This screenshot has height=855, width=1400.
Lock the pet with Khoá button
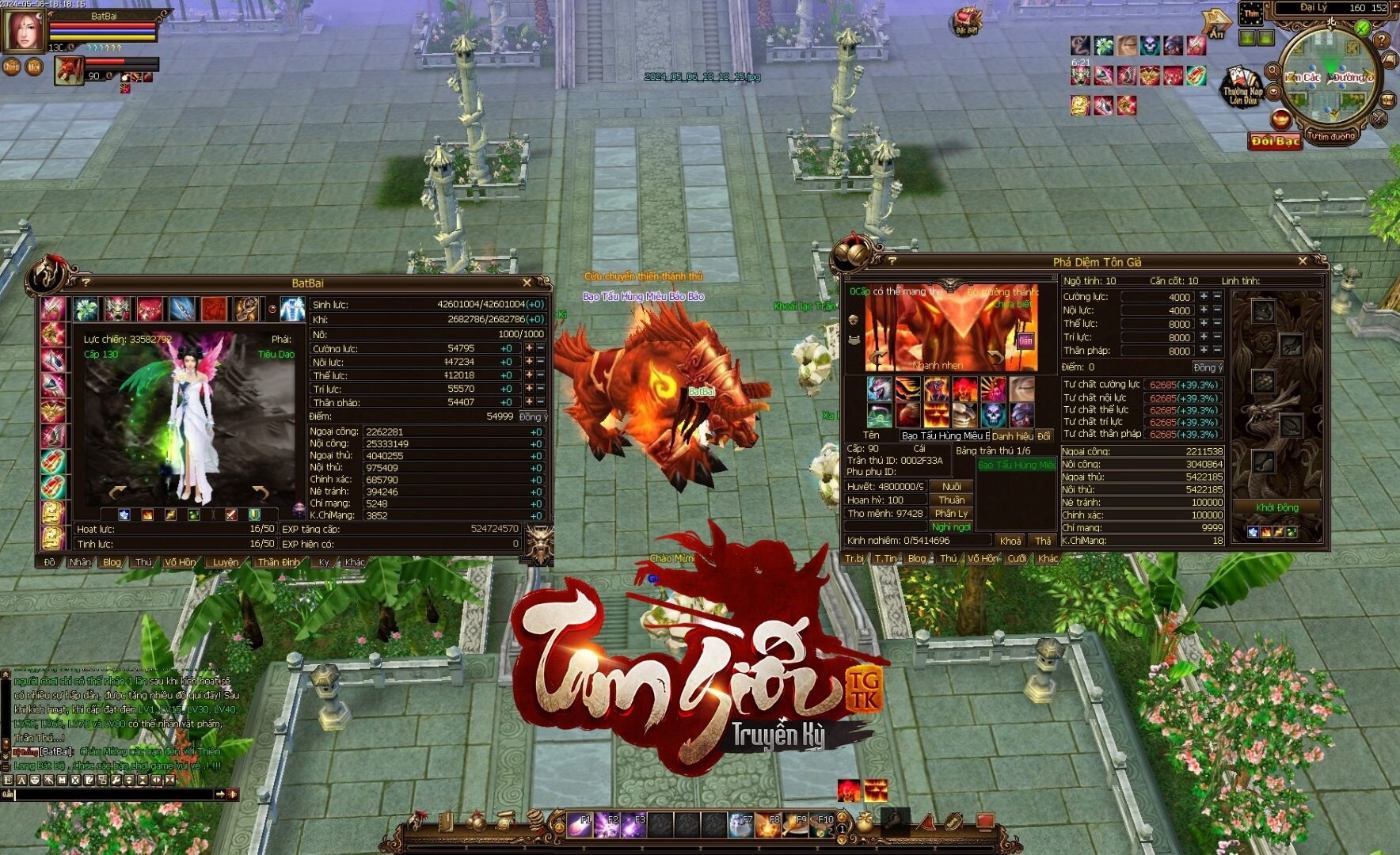pos(1010,541)
